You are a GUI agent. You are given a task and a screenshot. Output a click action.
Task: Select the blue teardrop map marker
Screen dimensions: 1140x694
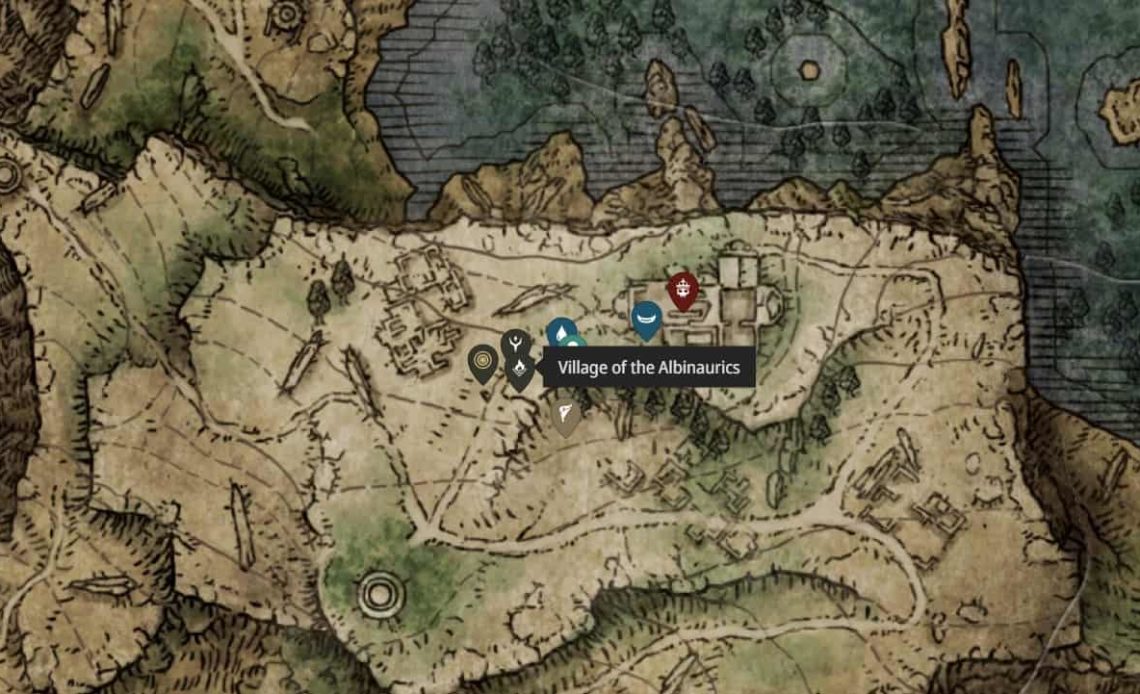[x=561, y=331]
